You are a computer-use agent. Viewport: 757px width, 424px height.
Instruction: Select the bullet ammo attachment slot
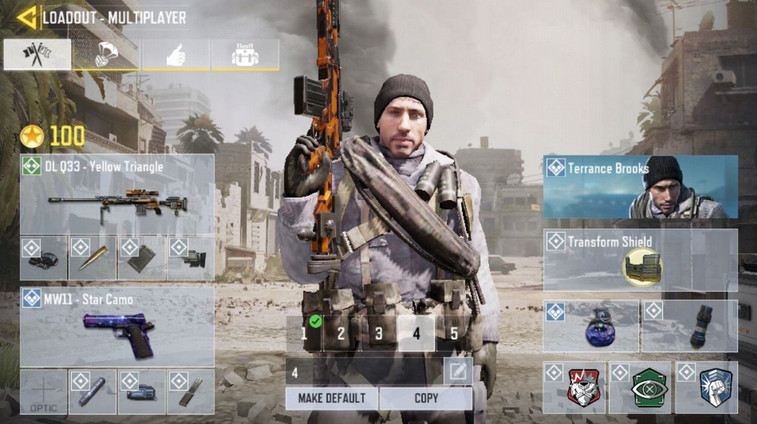pyautogui.click(x=92, y=258)
